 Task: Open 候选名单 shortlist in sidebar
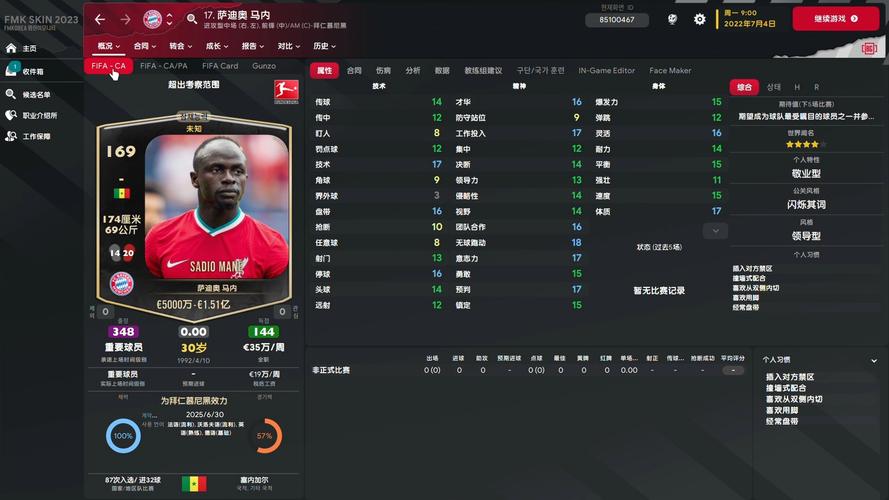(36, 94)
